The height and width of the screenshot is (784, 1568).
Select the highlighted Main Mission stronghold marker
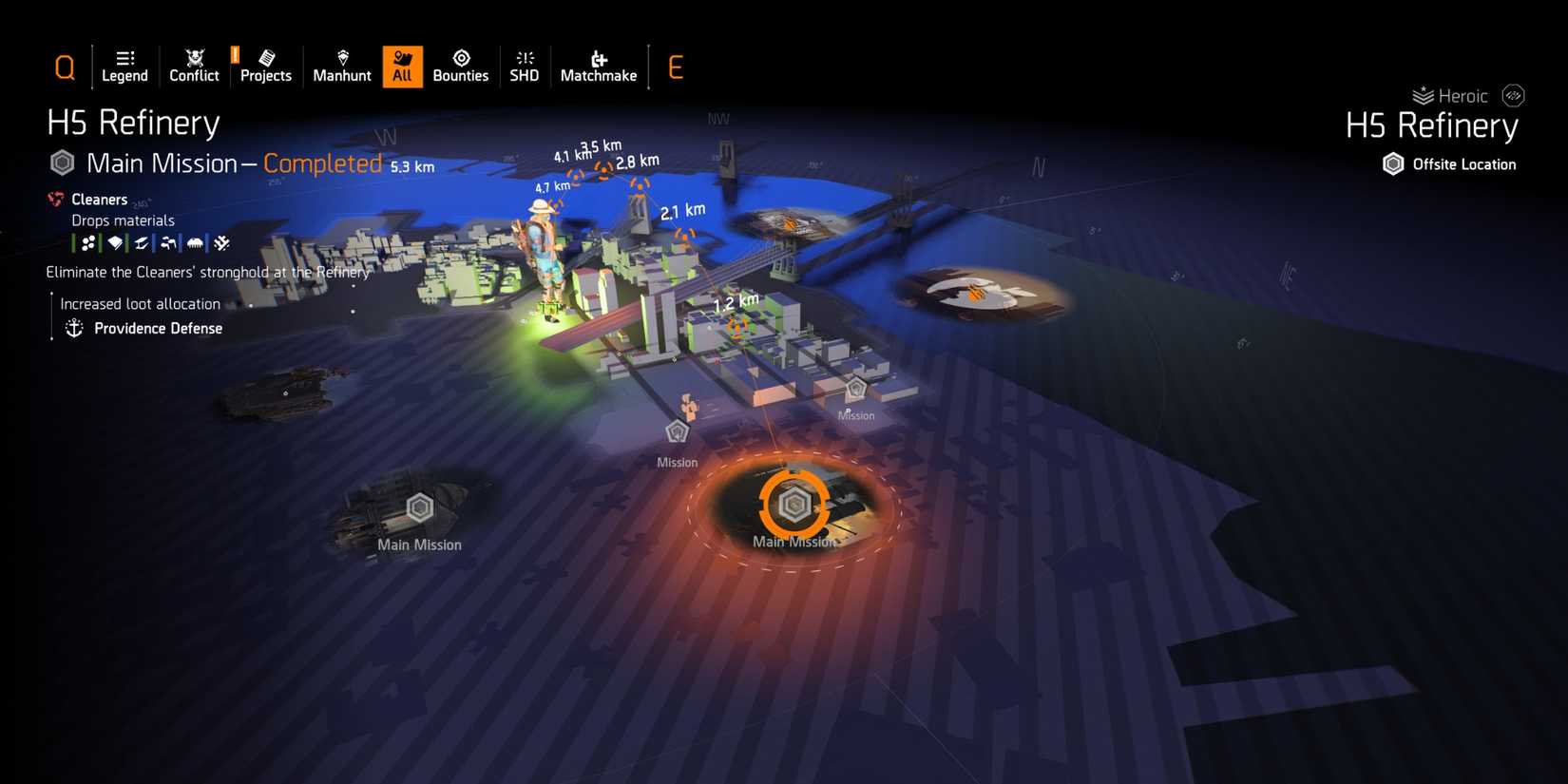coord(794,505)
